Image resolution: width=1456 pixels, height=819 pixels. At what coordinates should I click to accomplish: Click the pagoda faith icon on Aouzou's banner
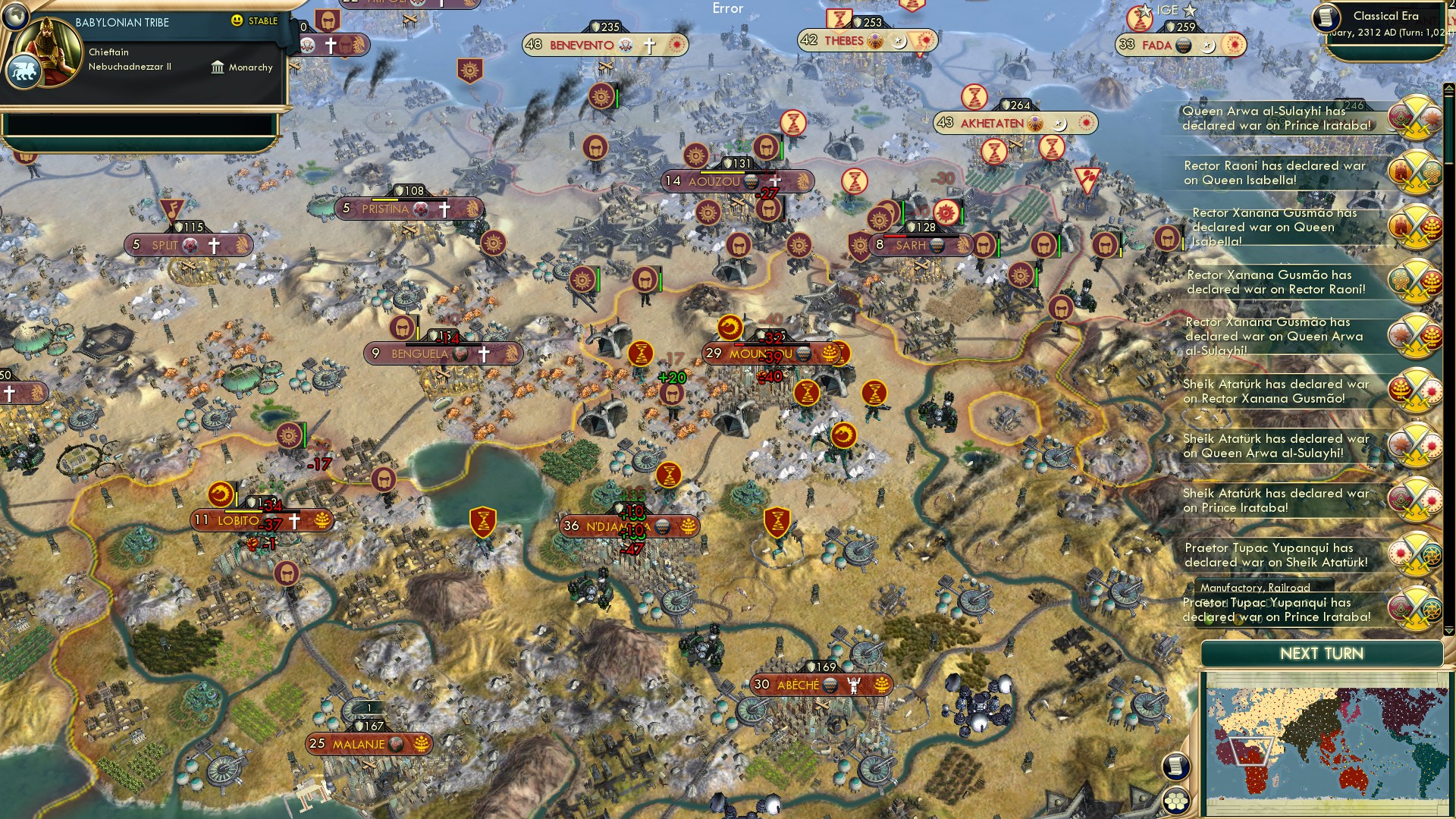point(752,180)
